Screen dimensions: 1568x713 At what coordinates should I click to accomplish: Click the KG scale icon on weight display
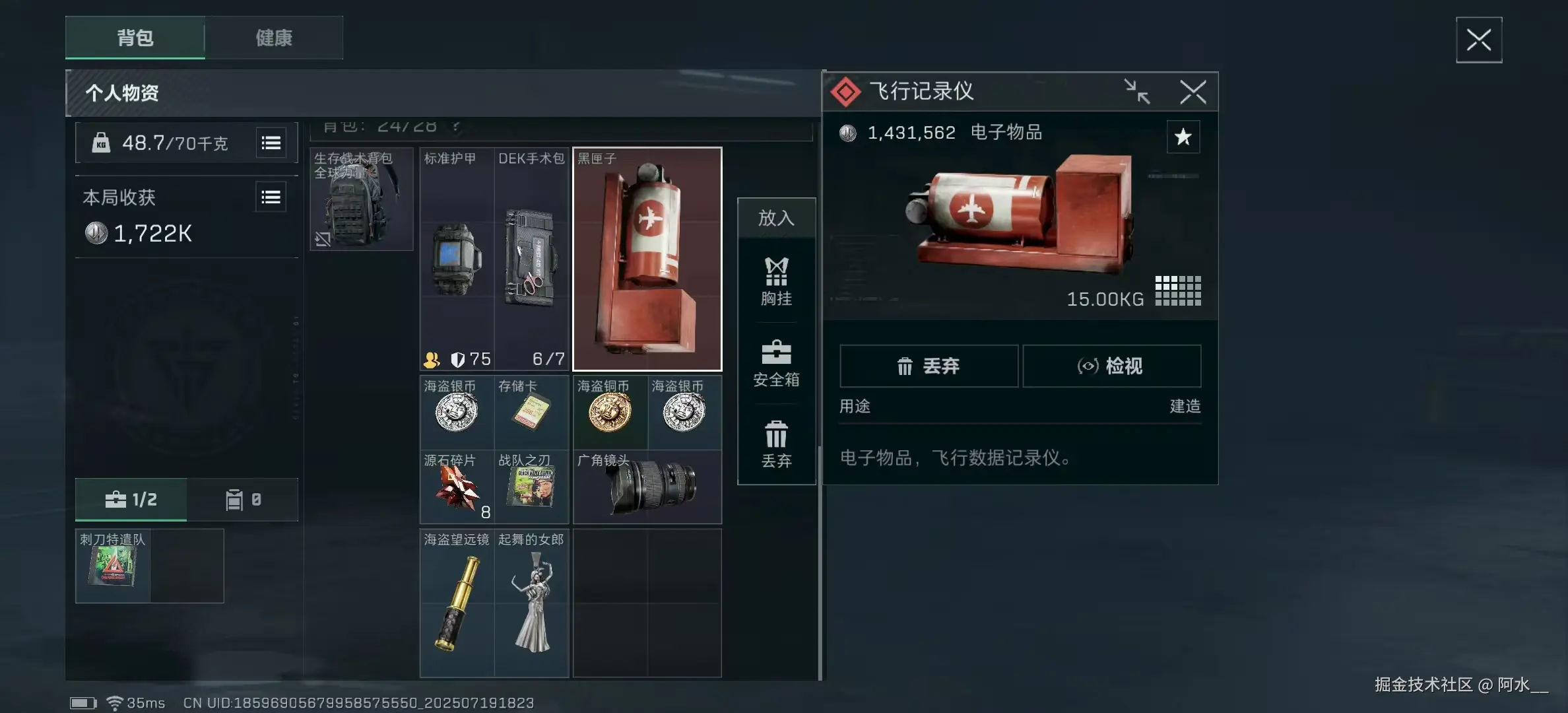[102, 142]
